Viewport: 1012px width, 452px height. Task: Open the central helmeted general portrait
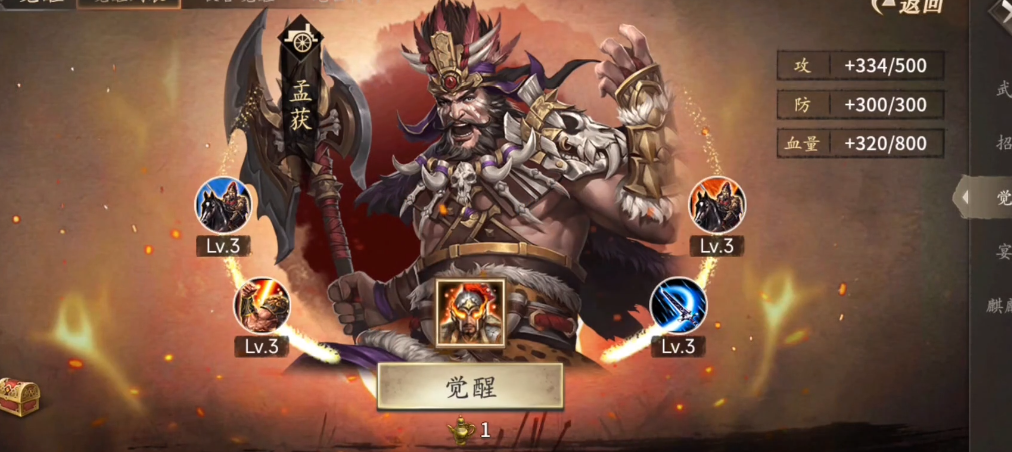[x=470, y=312]
